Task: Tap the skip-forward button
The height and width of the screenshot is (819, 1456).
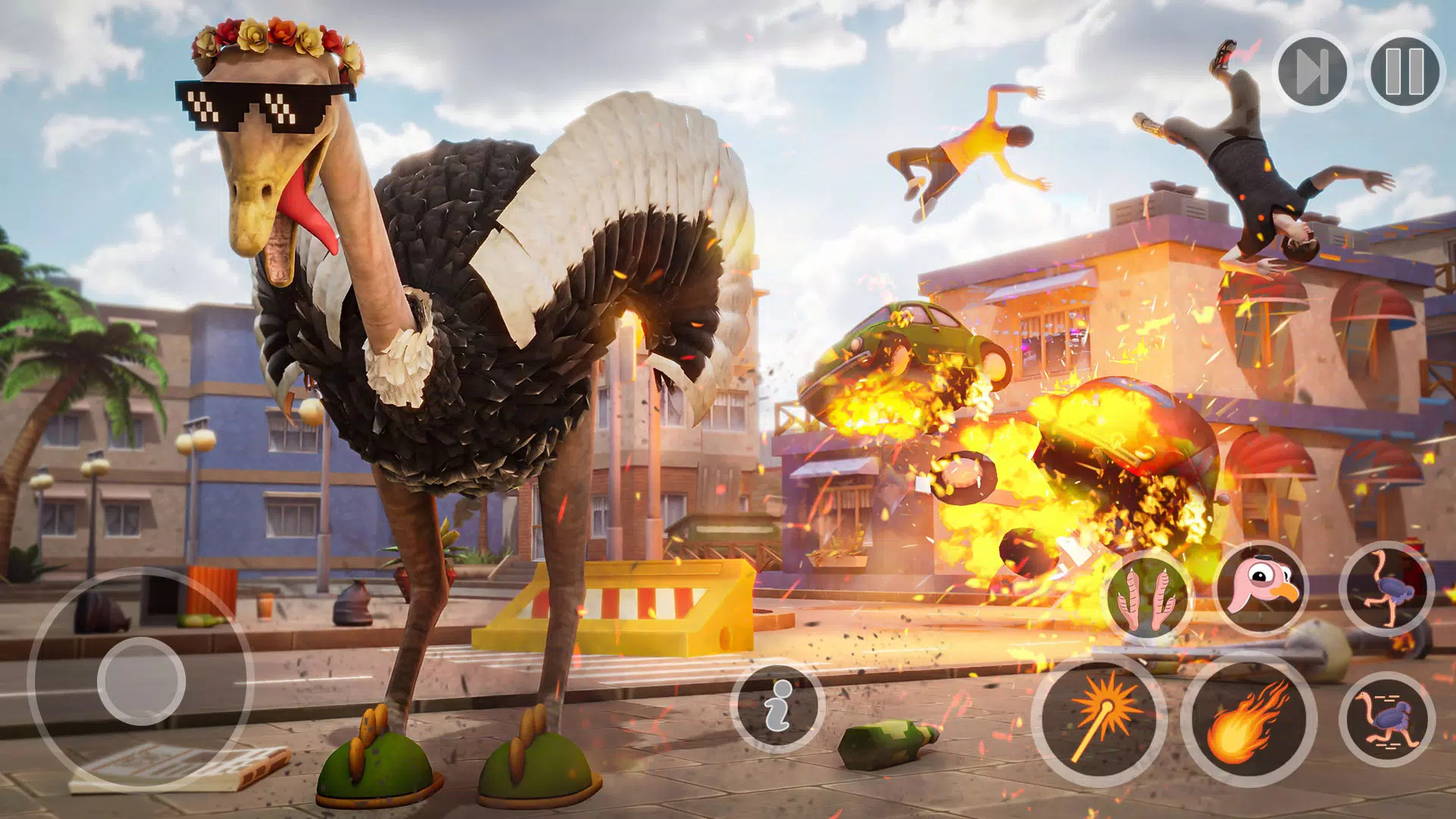Action: [x=1312, y=72]
